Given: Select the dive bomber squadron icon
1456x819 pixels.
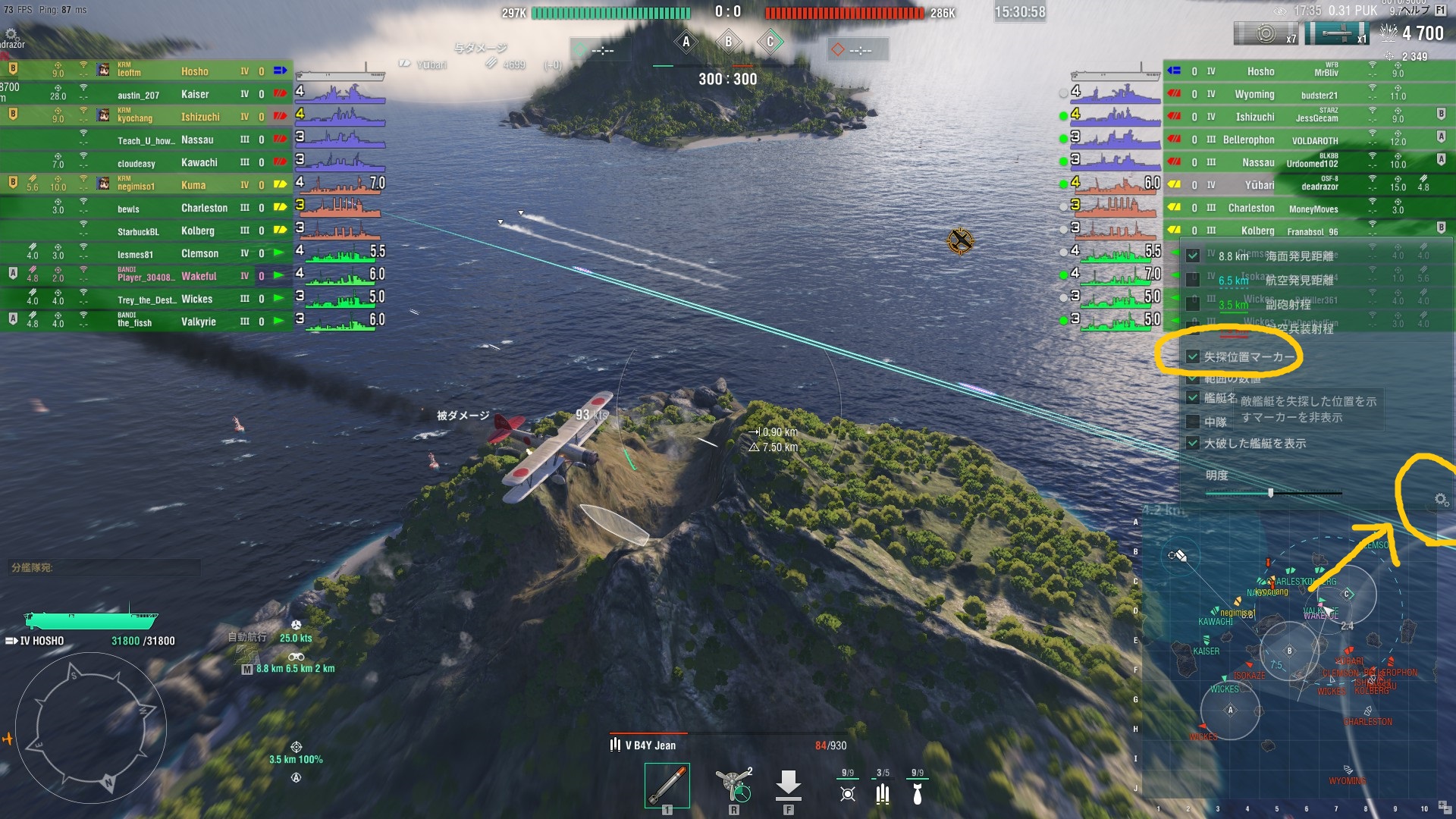Looking at the screenshot, I should (918, 792).
